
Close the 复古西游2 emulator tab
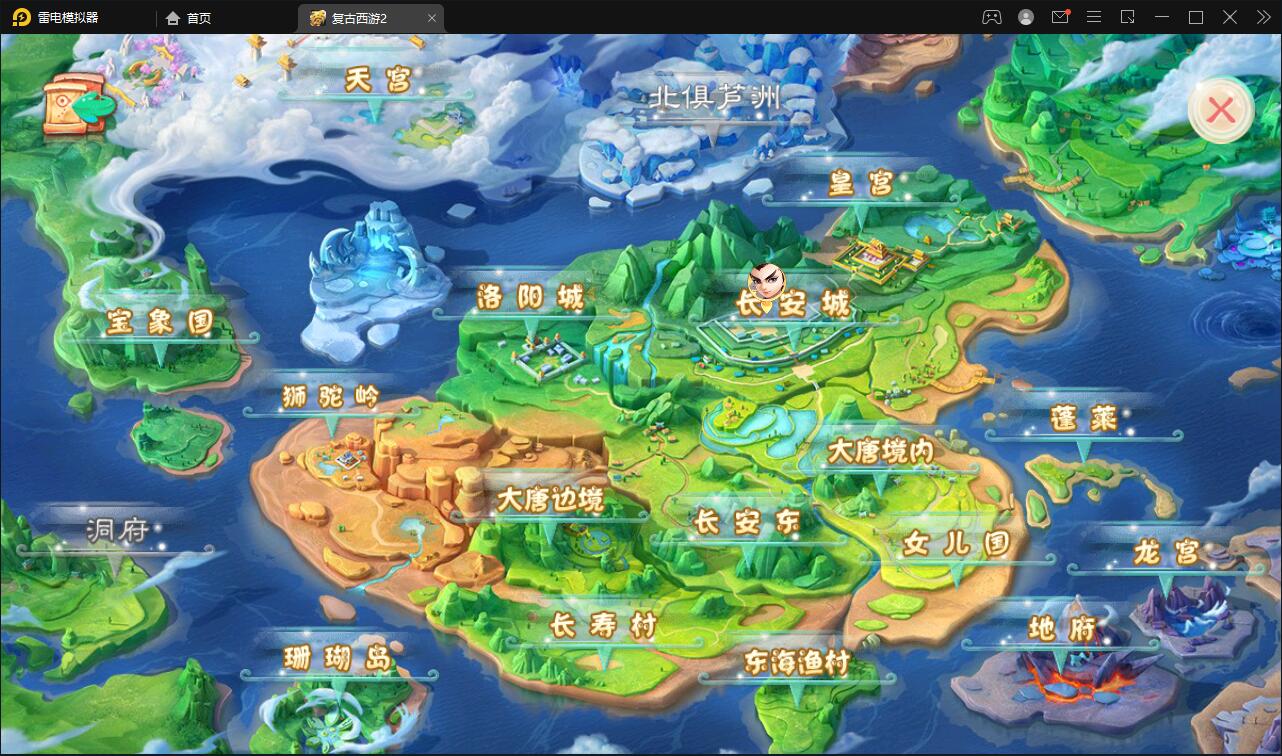(x=432, y=18)
